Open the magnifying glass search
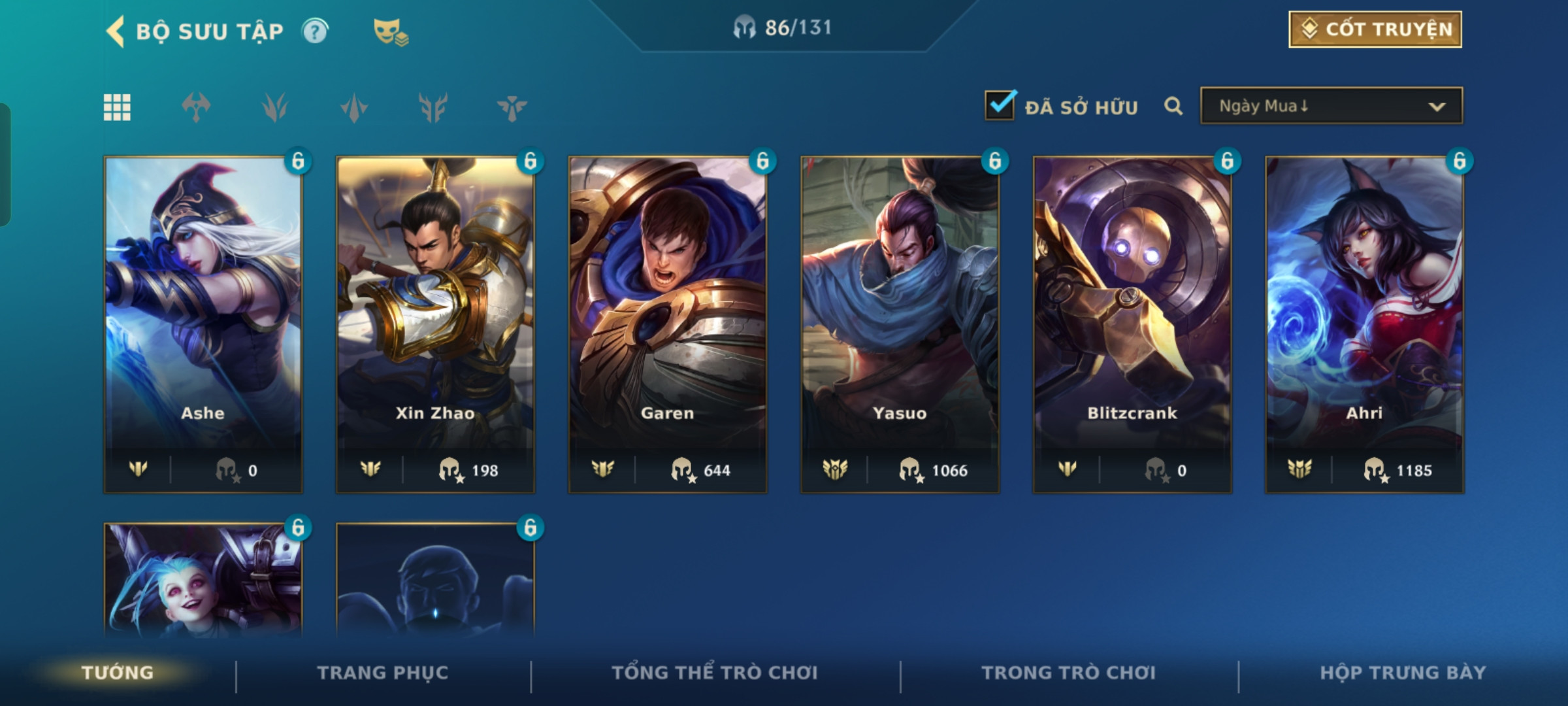 (x=1173, y=106)
